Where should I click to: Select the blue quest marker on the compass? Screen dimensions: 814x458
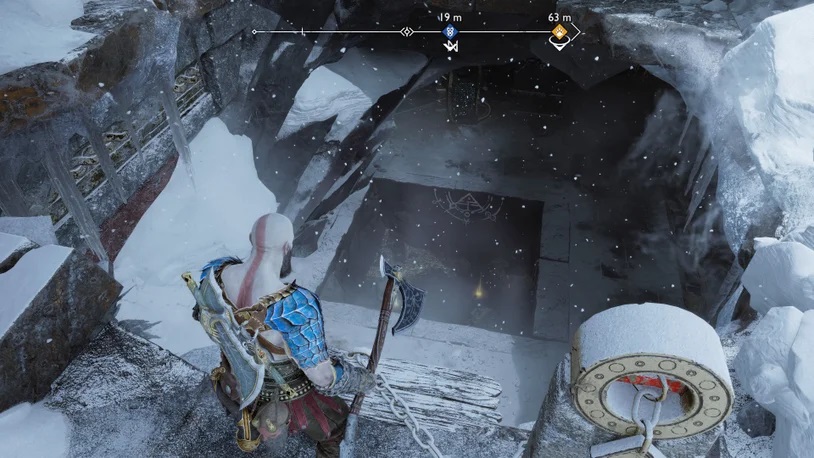pyautogui.click(x=449, y=32)
